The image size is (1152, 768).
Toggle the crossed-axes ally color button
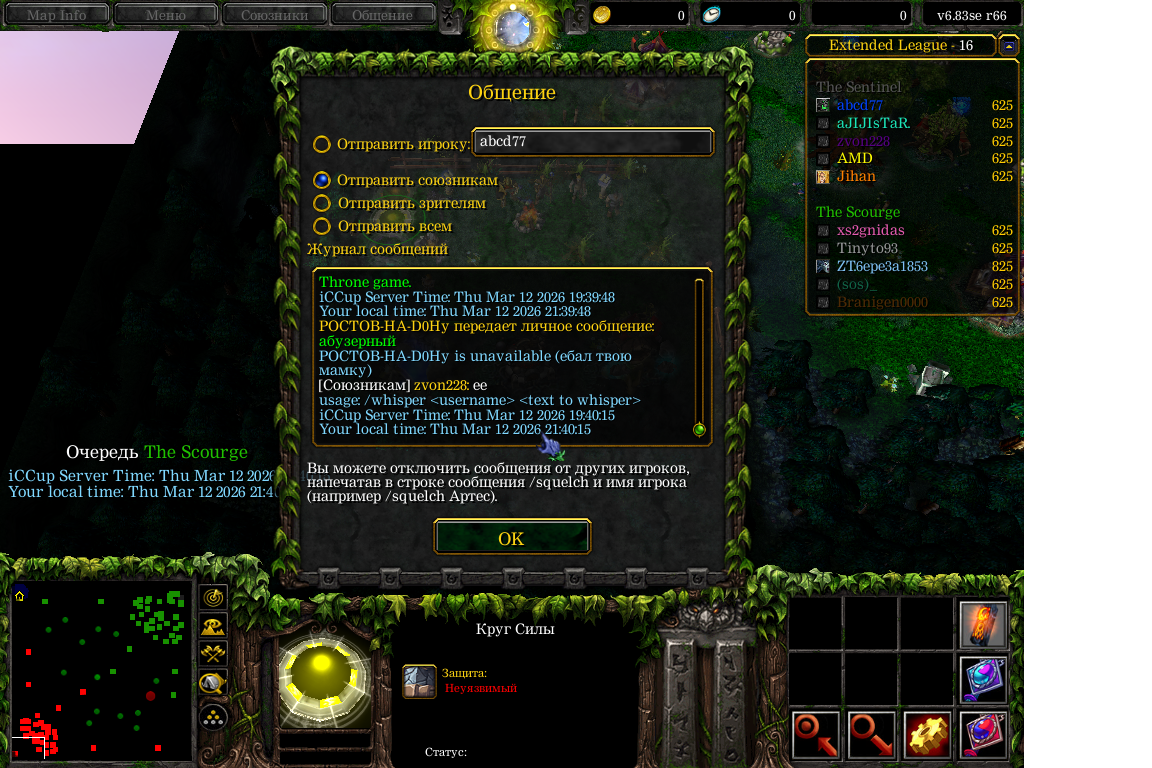click(x=213, y=654)
